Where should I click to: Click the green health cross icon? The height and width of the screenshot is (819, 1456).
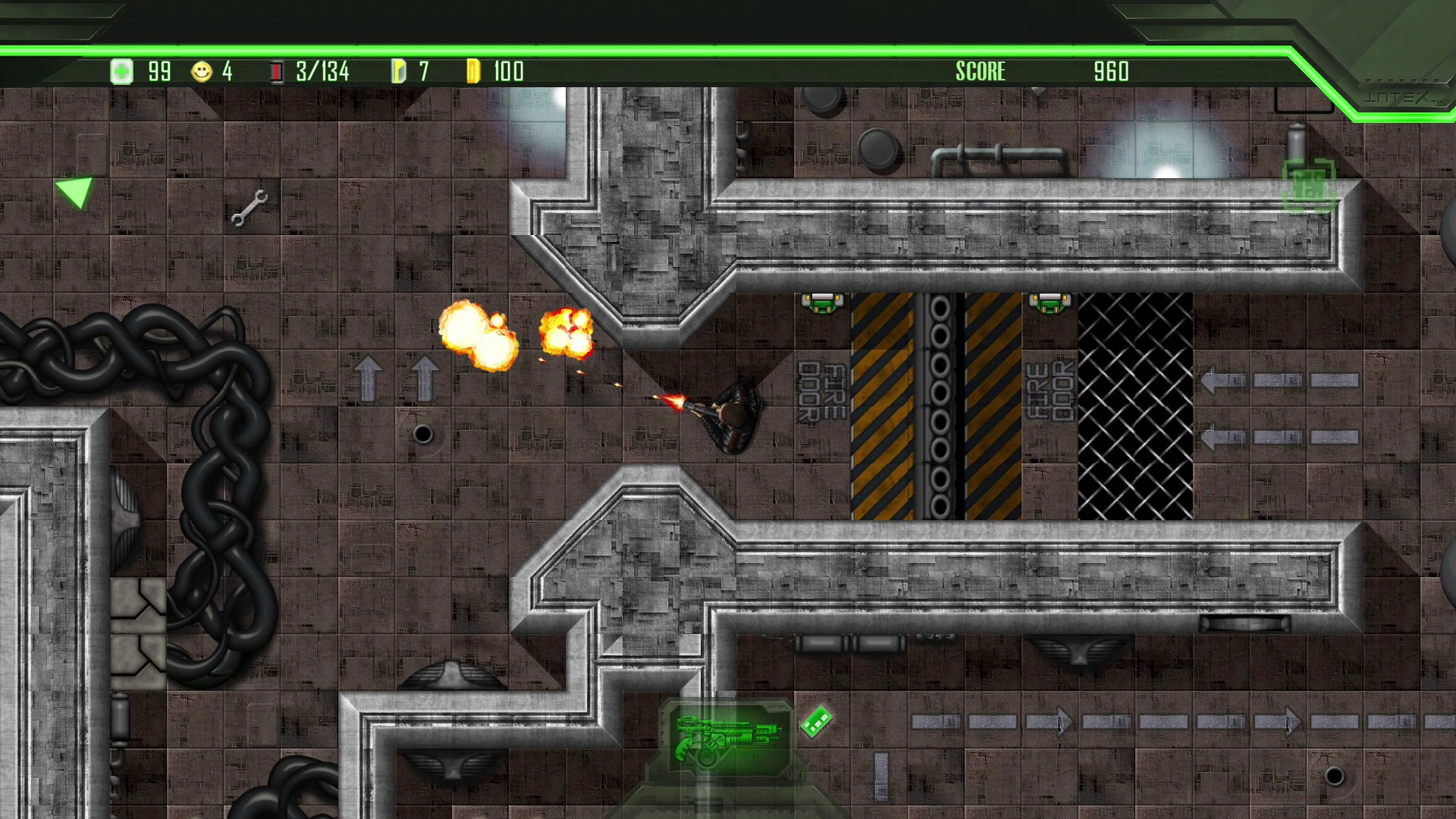point(121,71)
